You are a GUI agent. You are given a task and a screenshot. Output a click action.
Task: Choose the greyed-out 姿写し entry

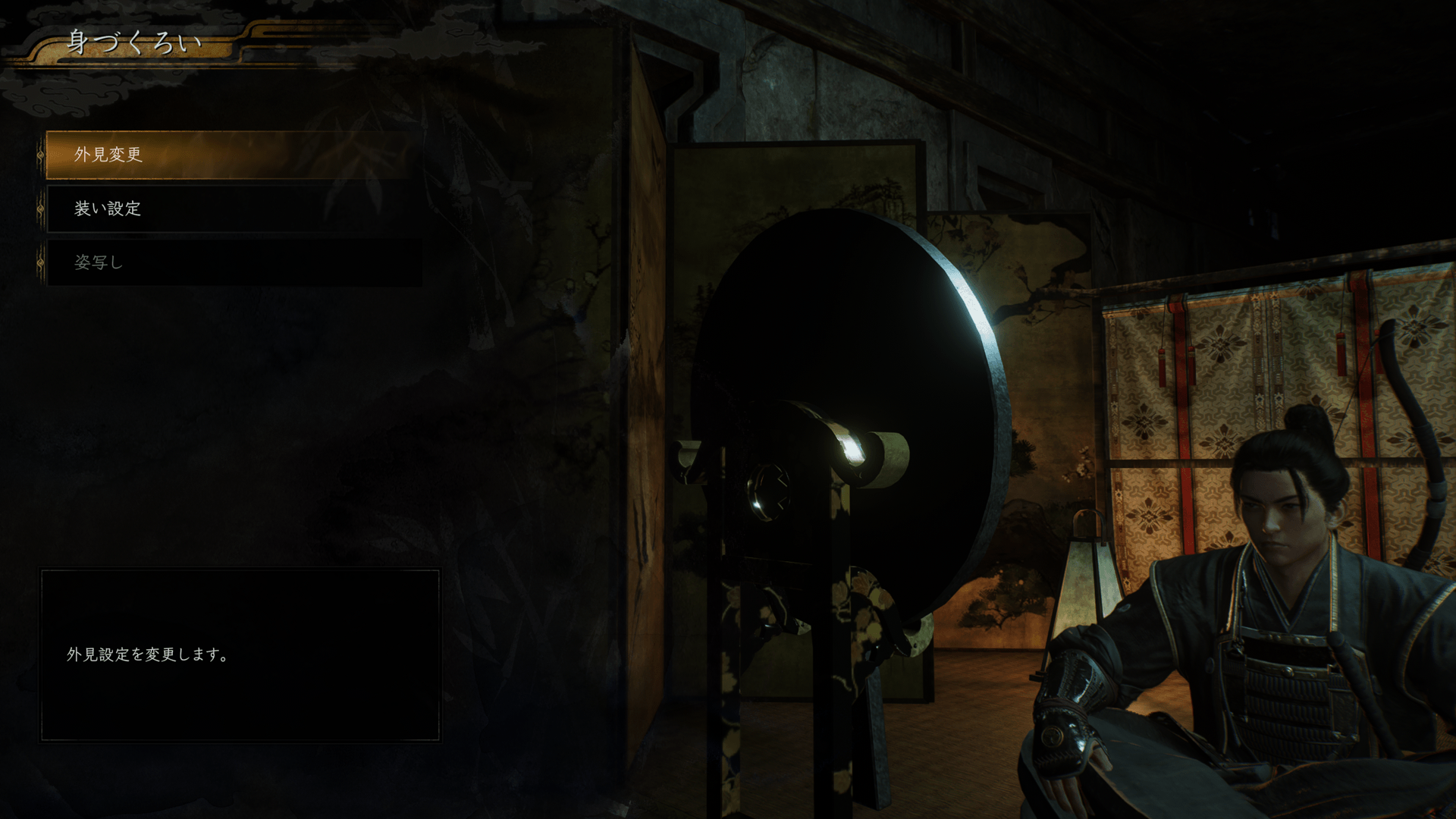coord(227,262)
